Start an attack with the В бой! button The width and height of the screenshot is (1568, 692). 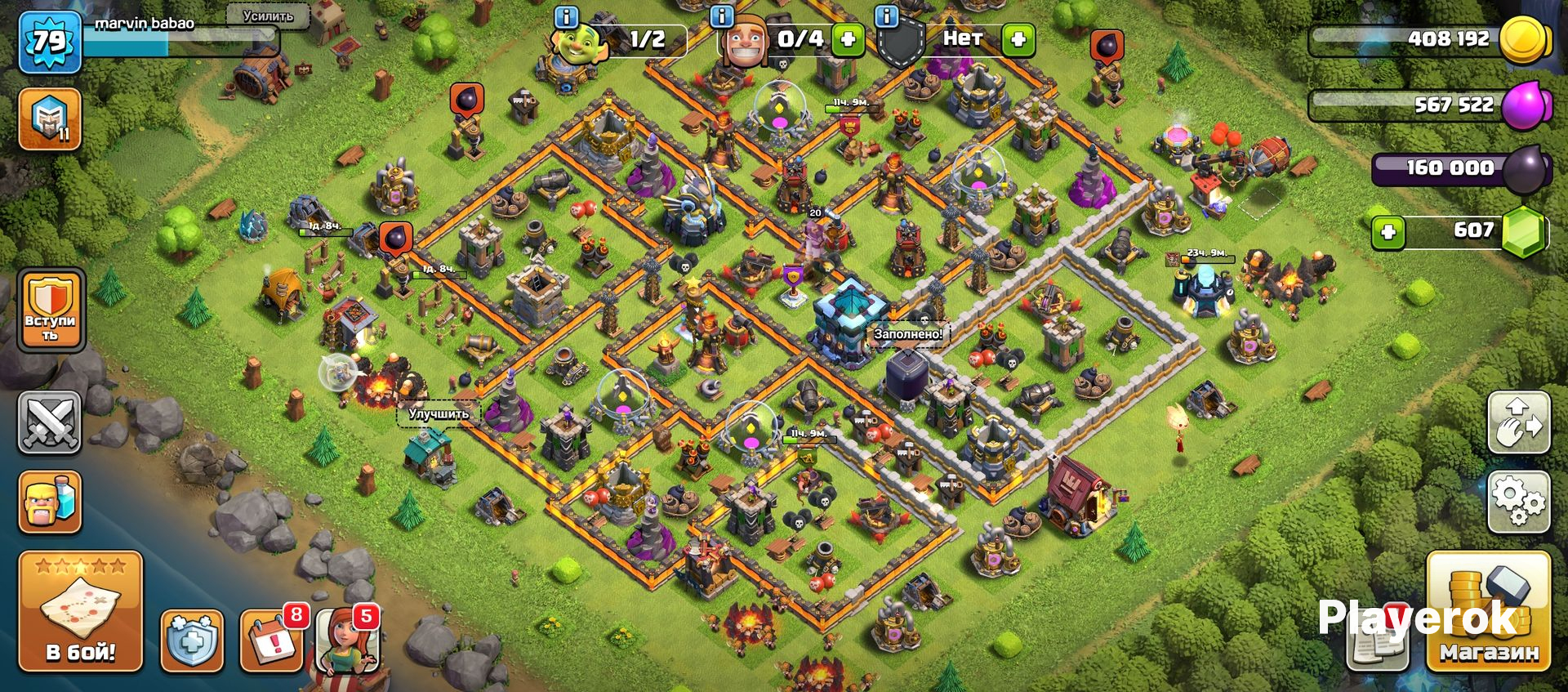(x=80, y=610)
